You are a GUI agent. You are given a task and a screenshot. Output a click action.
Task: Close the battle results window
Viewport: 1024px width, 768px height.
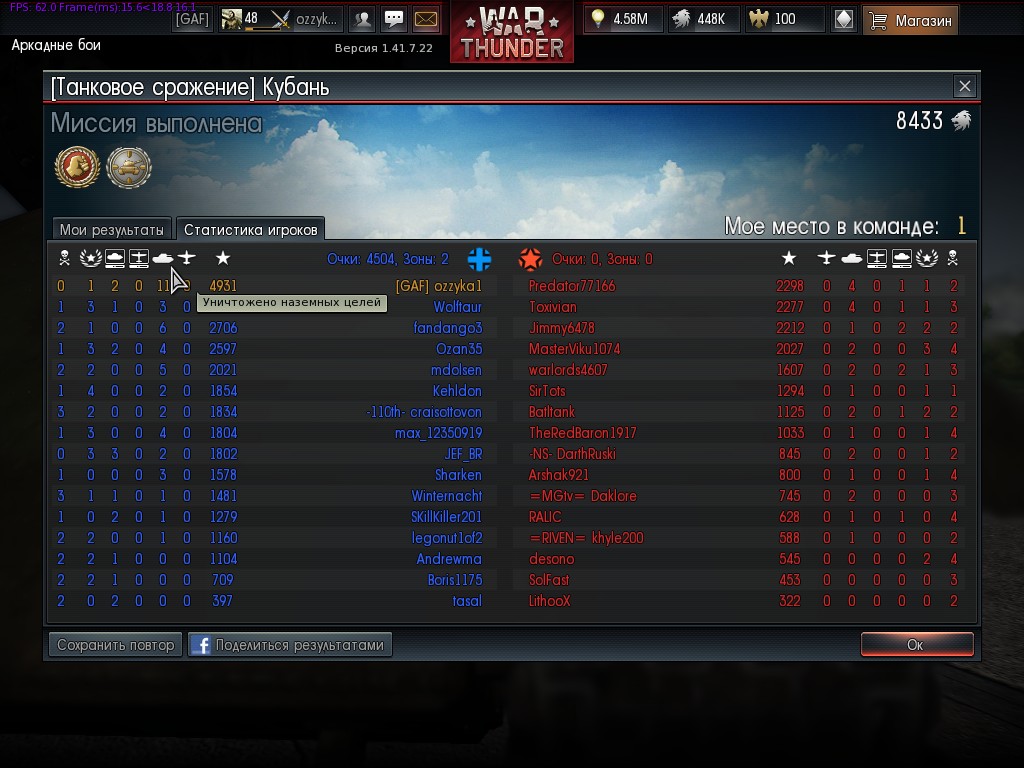[964, 87]
